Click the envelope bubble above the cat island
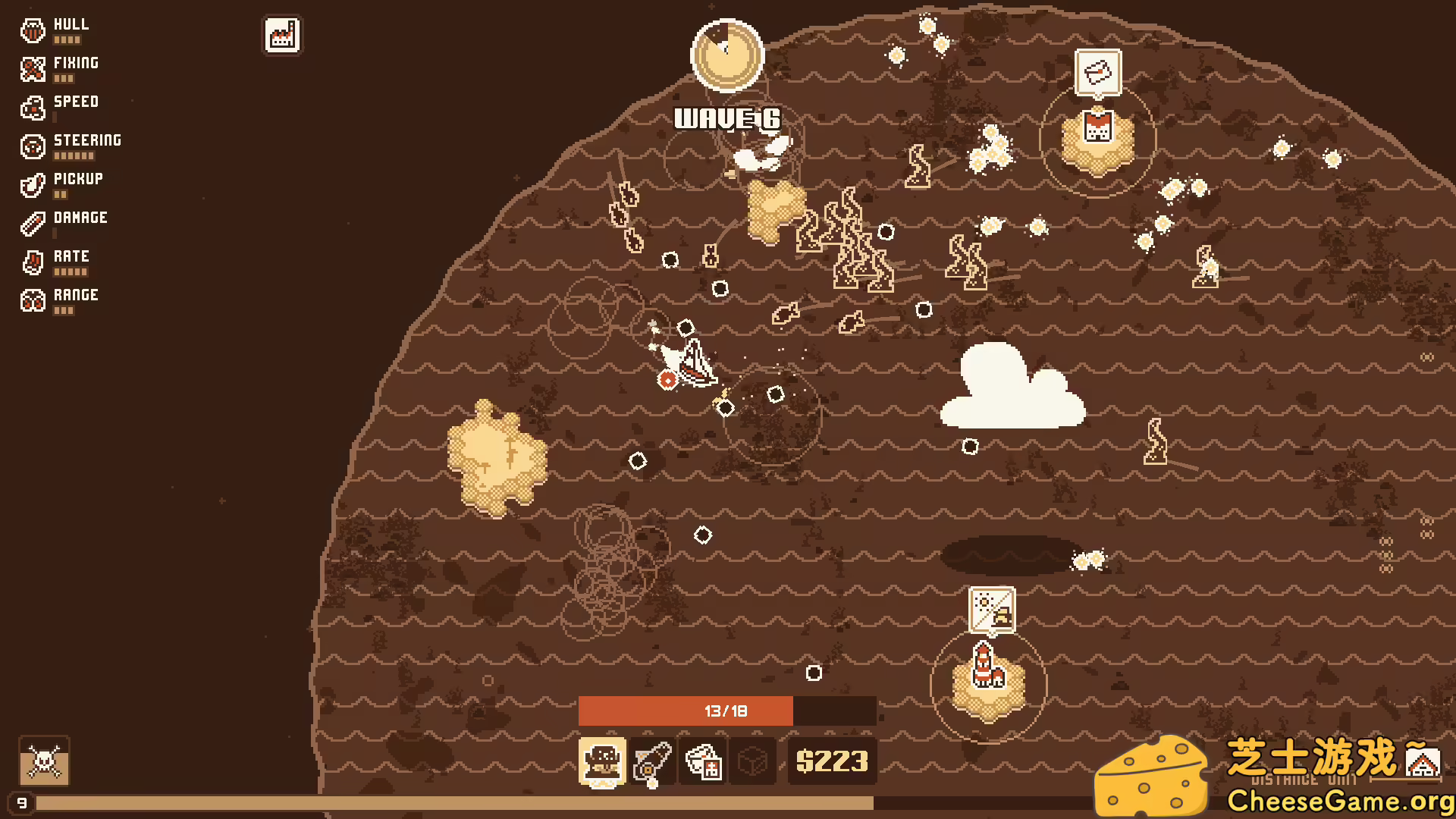This screenshot has width=1456, height=819. (1097, 72)
